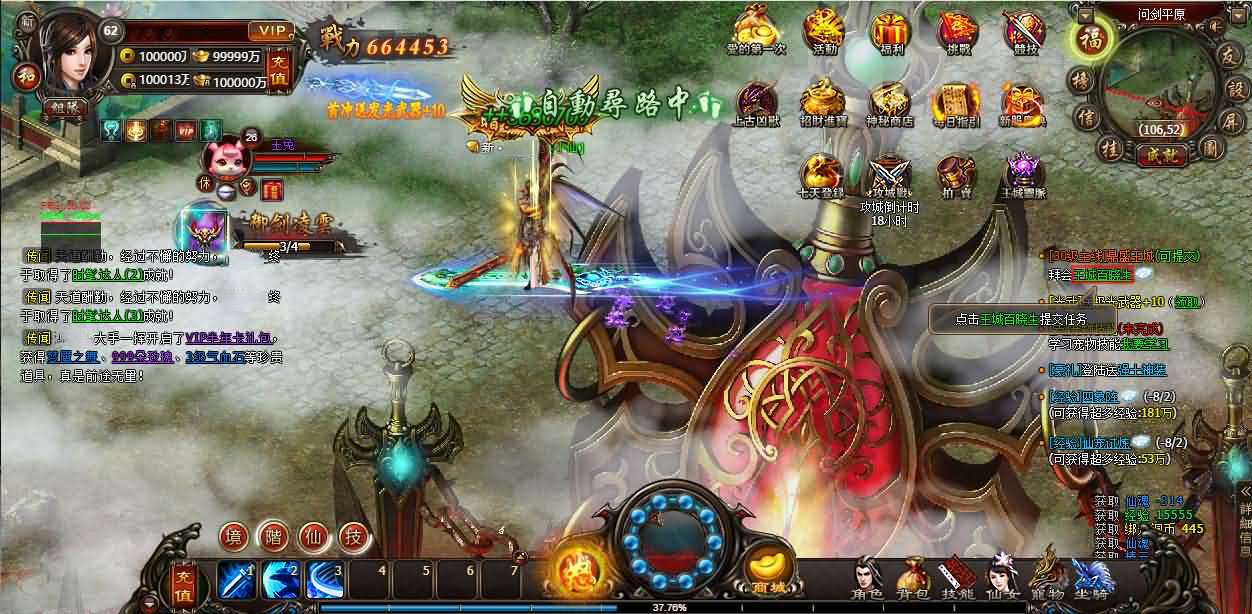Open the 活動 events icon
The width and height of the screenshot is (1252, 614).
(824, 29)
